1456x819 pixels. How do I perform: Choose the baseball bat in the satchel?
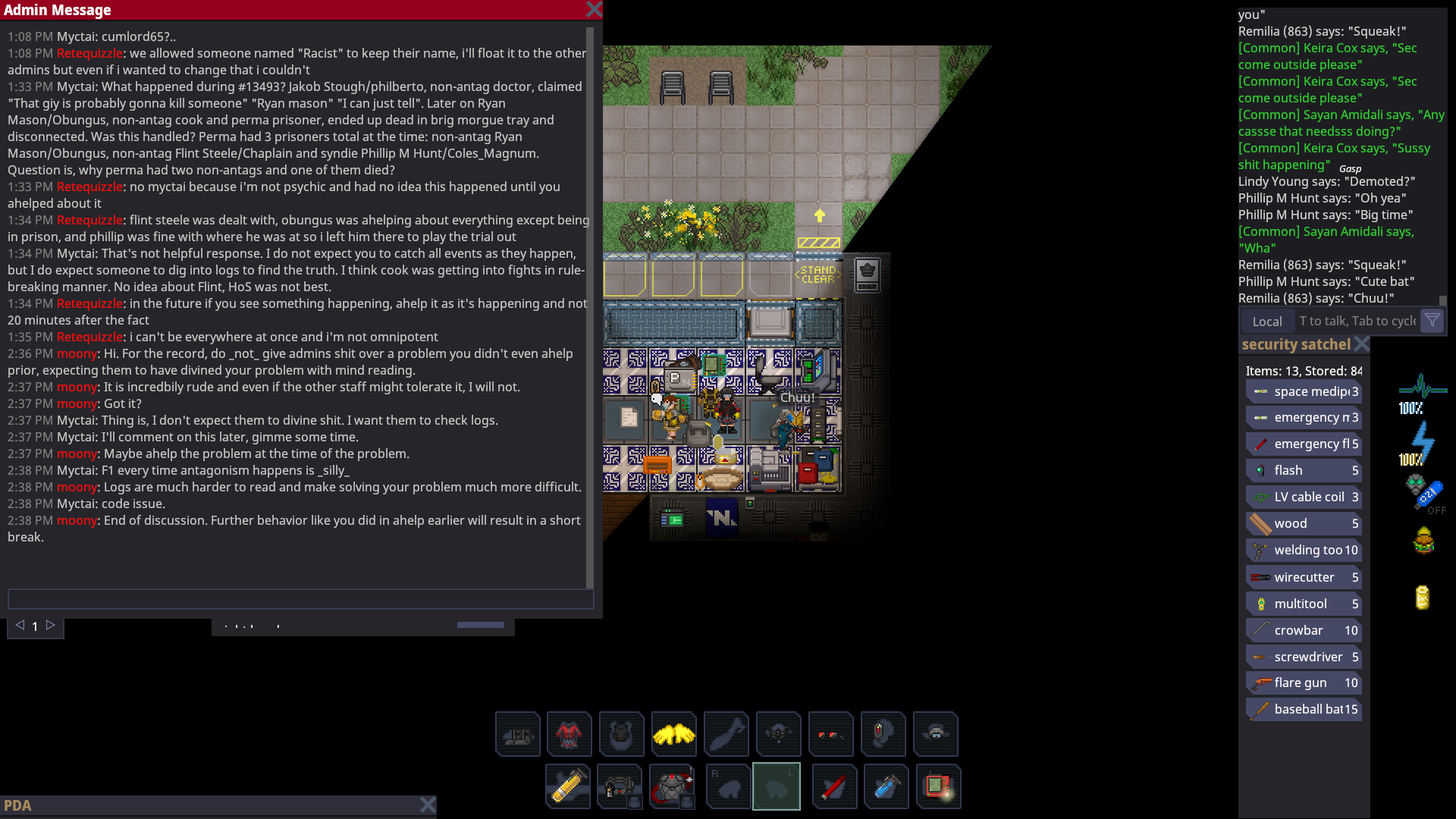tap(1303, 710)
